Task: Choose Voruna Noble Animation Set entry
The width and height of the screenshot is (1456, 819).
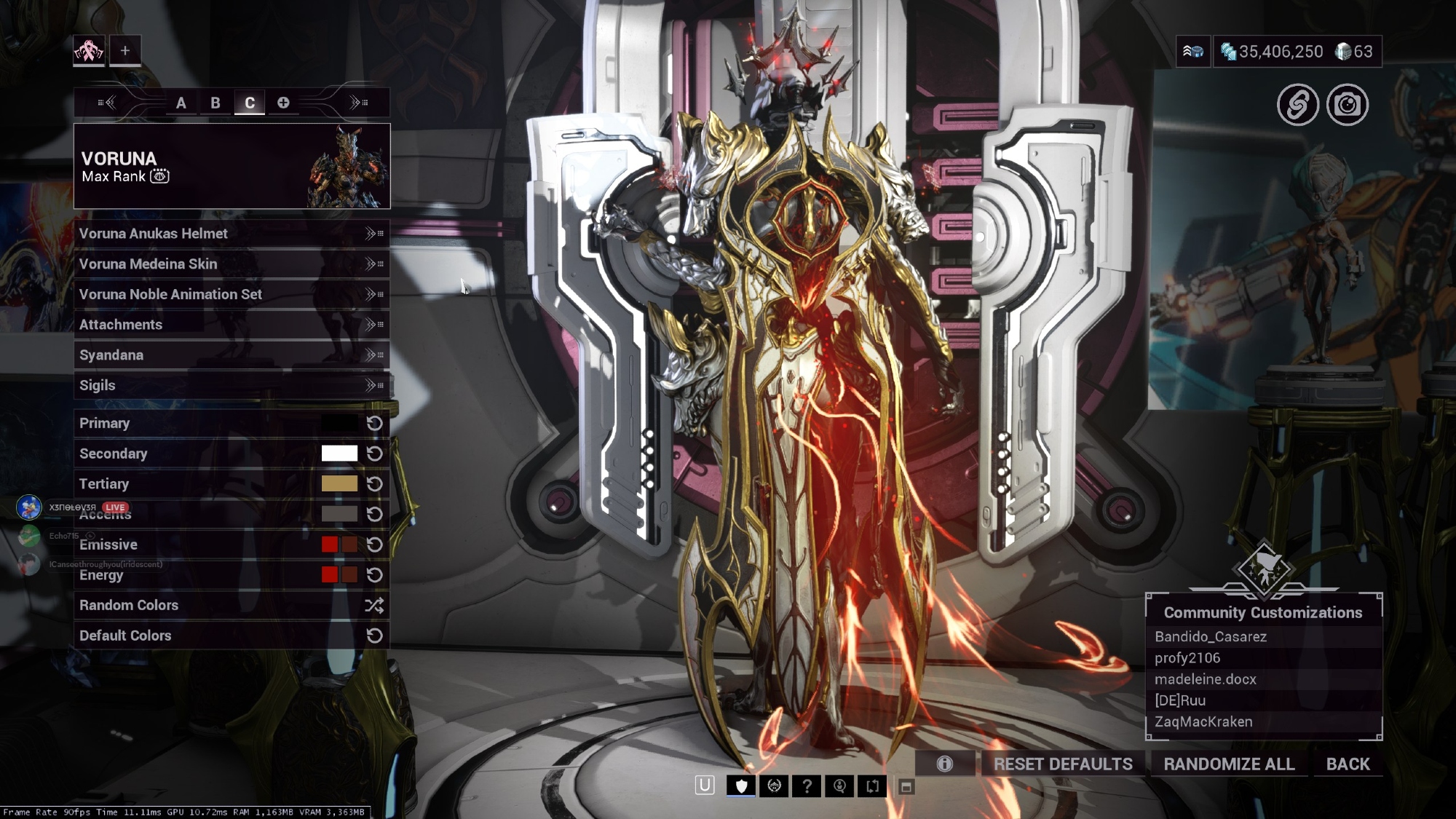Action: pos(231,294)
